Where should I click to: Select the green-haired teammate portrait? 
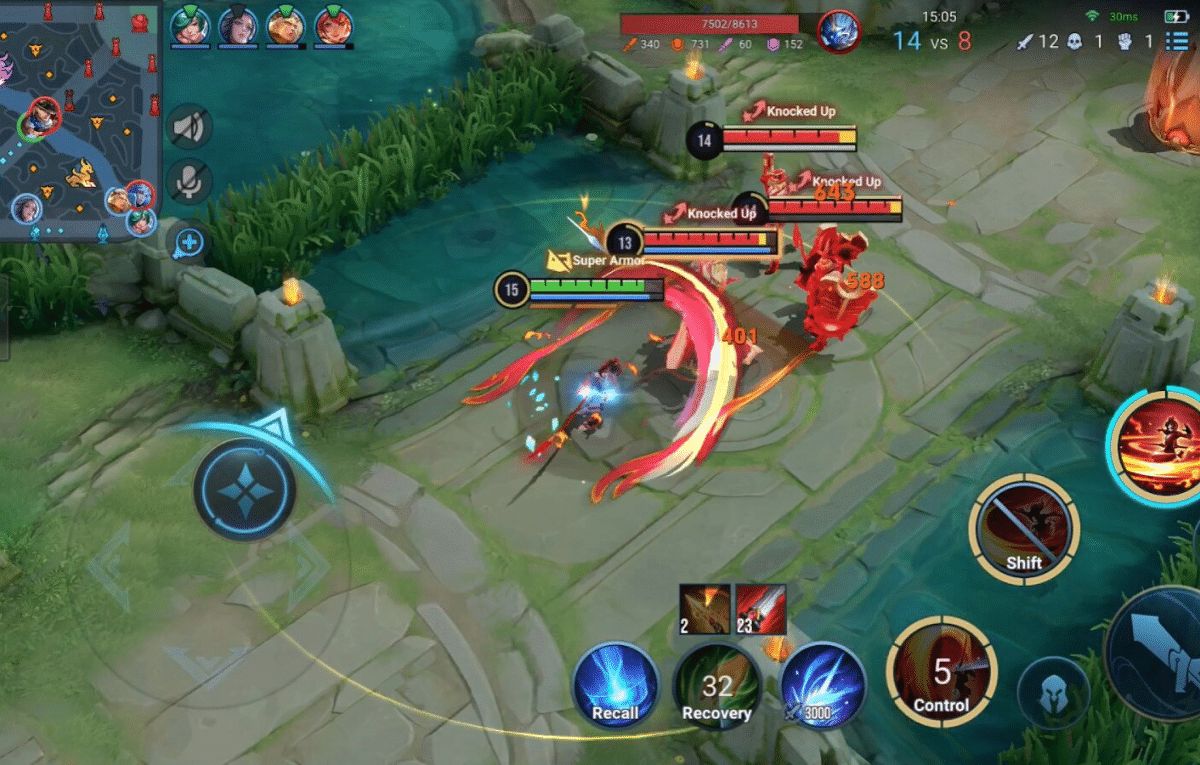point(188,26)
